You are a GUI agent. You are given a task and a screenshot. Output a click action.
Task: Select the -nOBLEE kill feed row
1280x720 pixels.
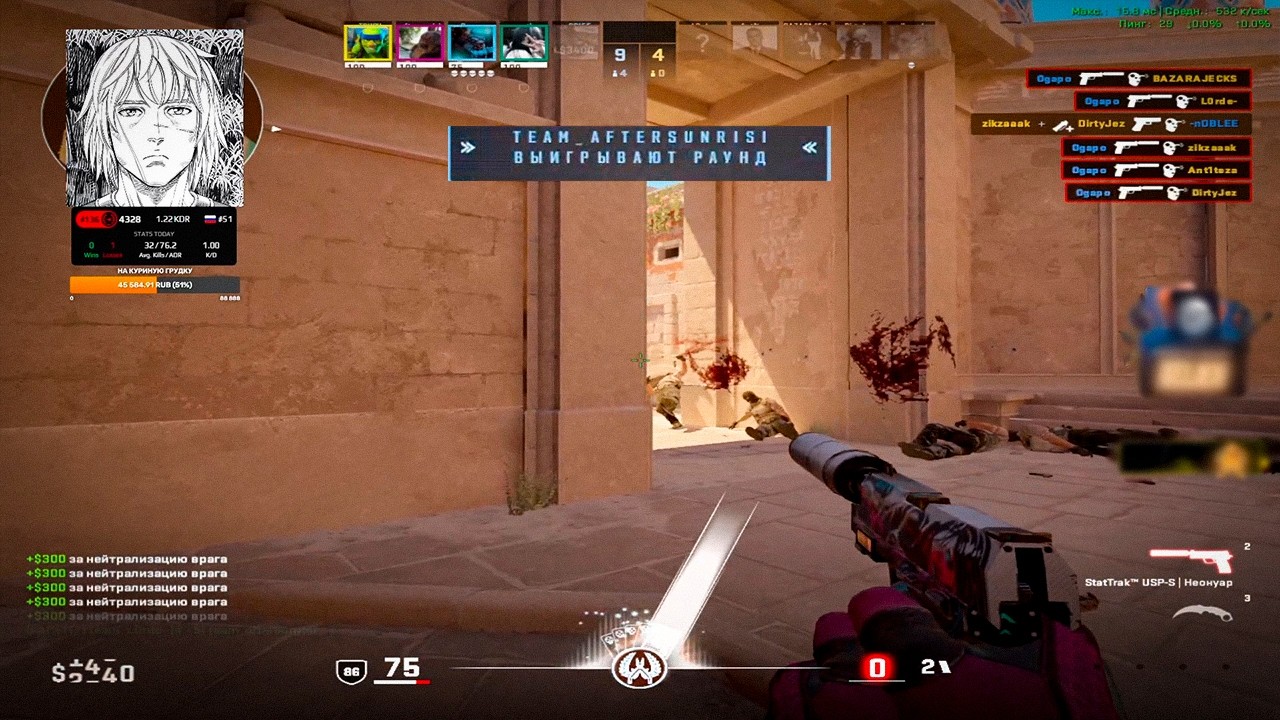tap(1110, 124)
